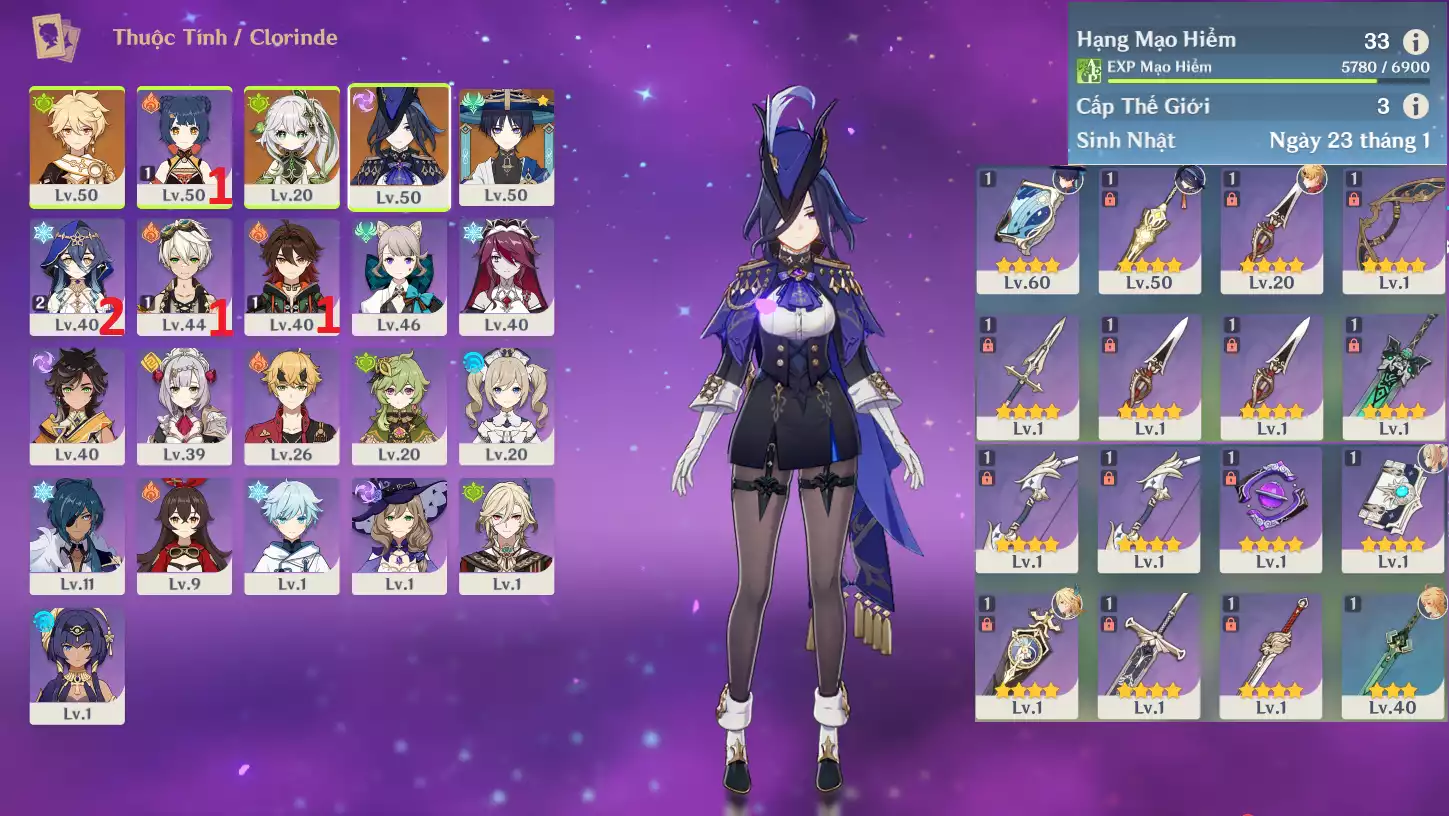The image size is (1449, 816).
Task: Open Bennett's Lv.44 character tile
Action: coord(184,276)
